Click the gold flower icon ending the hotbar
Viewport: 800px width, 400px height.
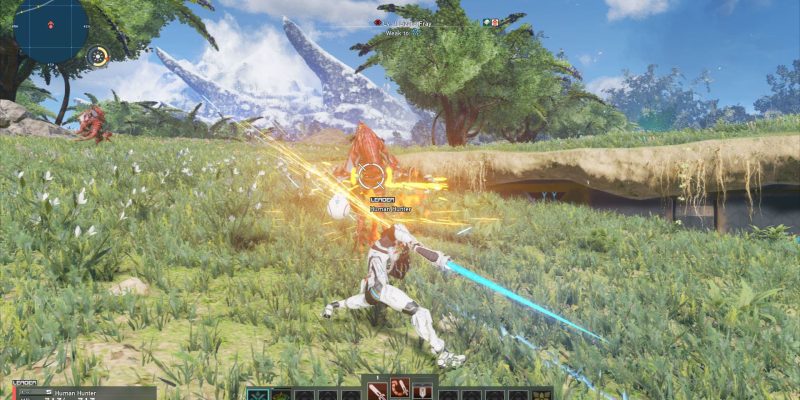pos(543,395)
